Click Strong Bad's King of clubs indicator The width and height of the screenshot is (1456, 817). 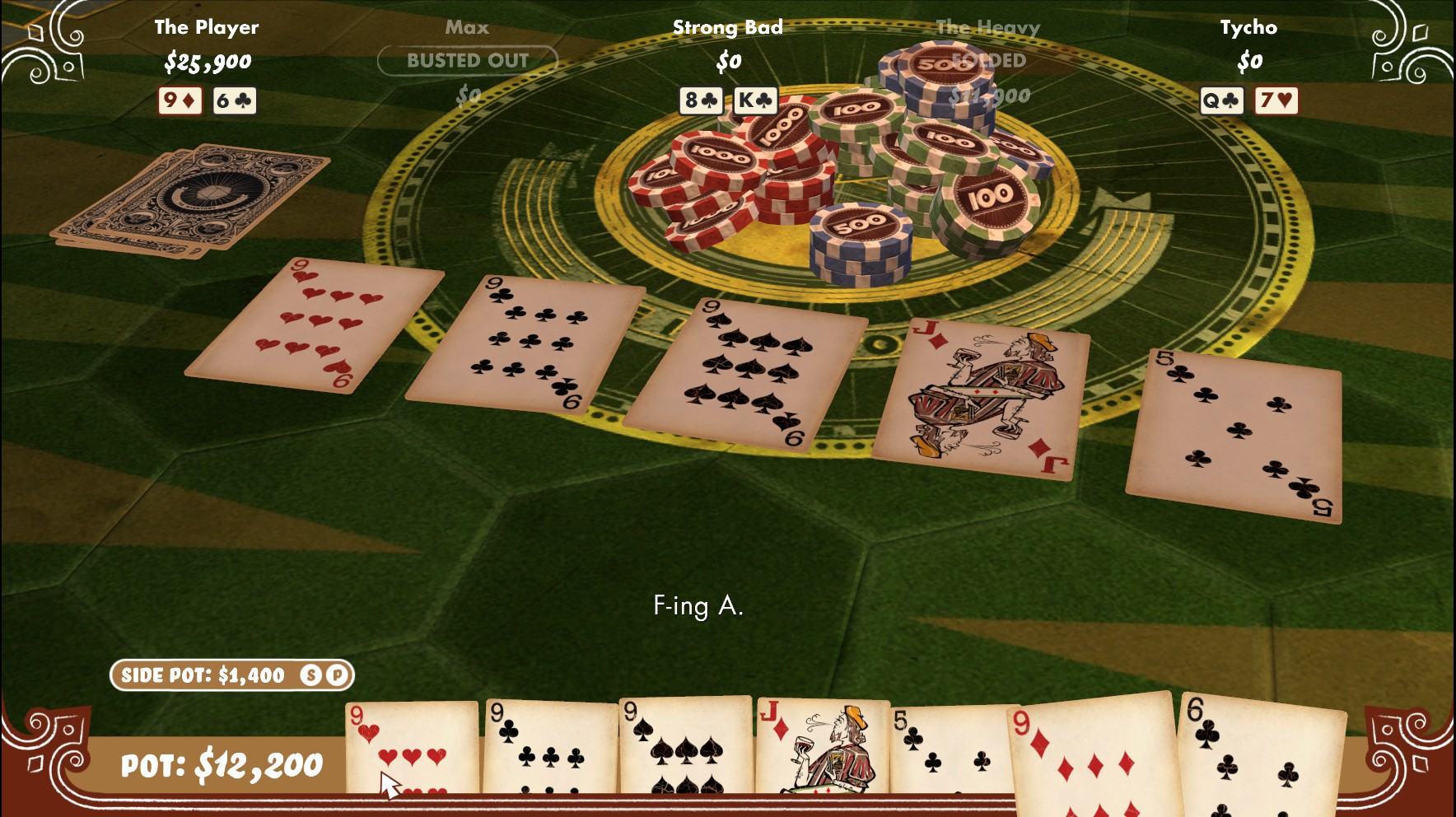pos(754,100)
